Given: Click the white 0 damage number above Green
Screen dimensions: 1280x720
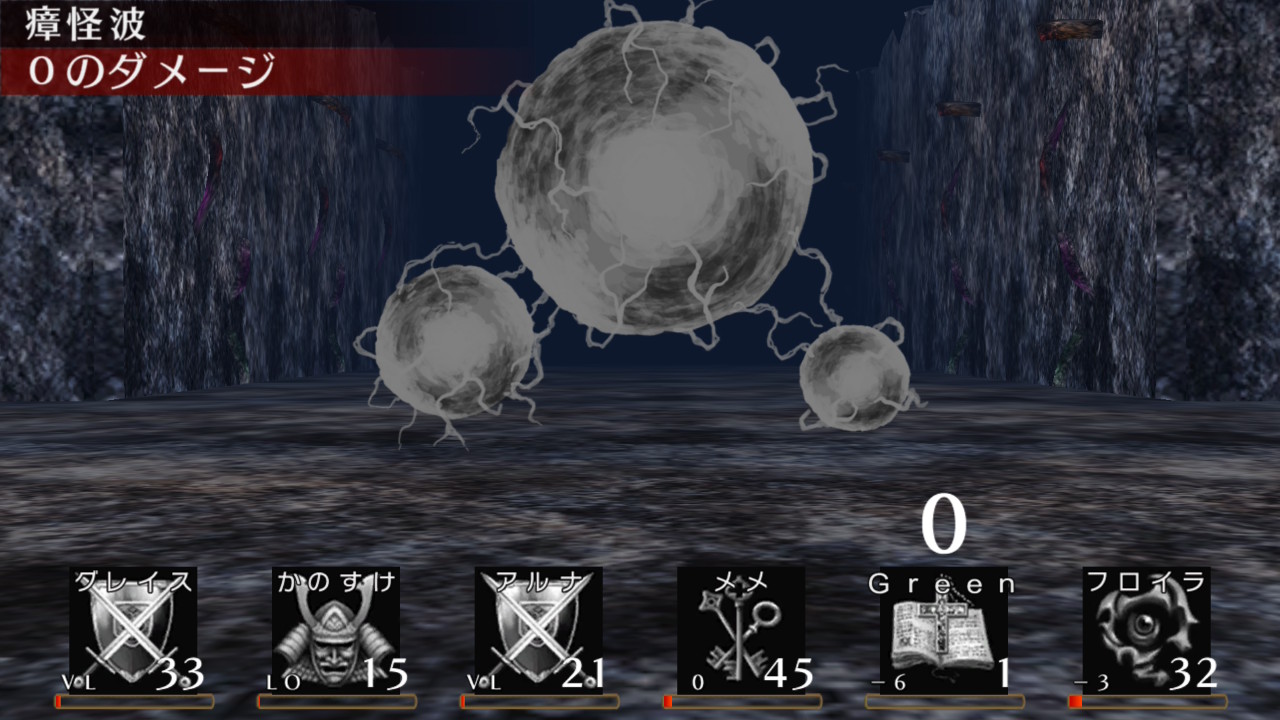Looking at the screenshot, I should 944,522.
